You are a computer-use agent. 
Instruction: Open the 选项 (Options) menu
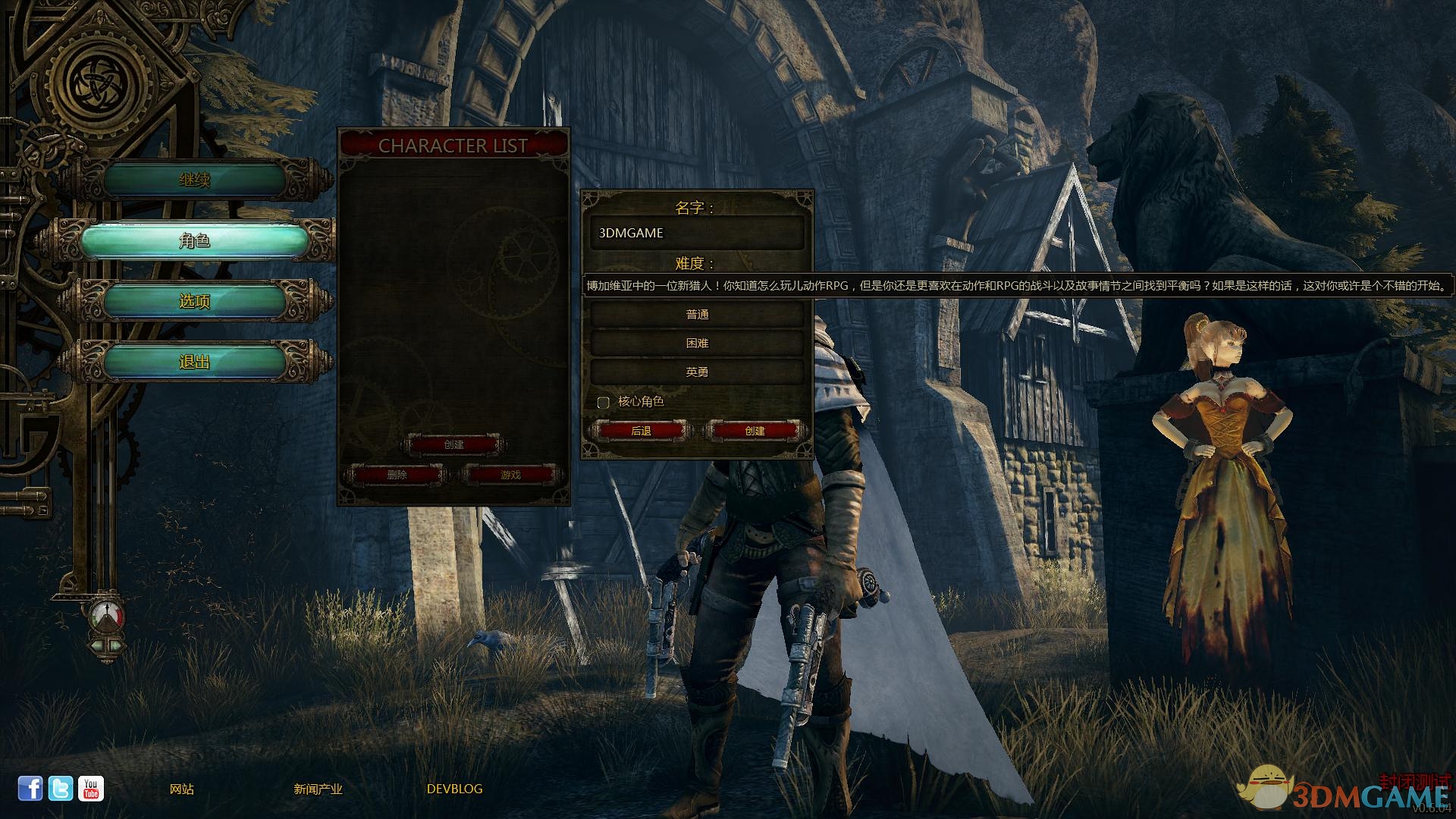[194, 301]
